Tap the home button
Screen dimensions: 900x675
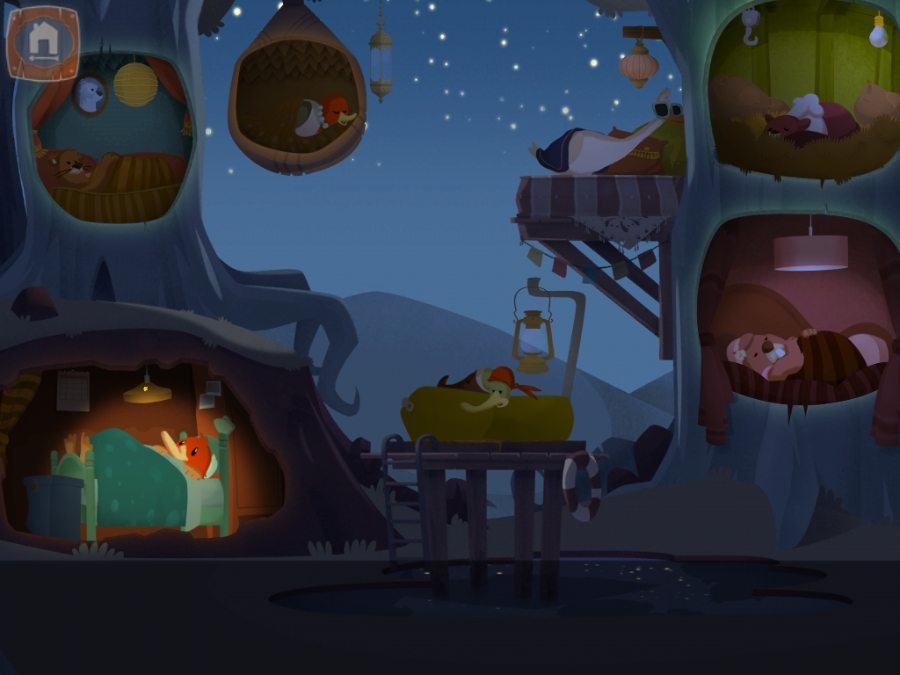point(42,43)
